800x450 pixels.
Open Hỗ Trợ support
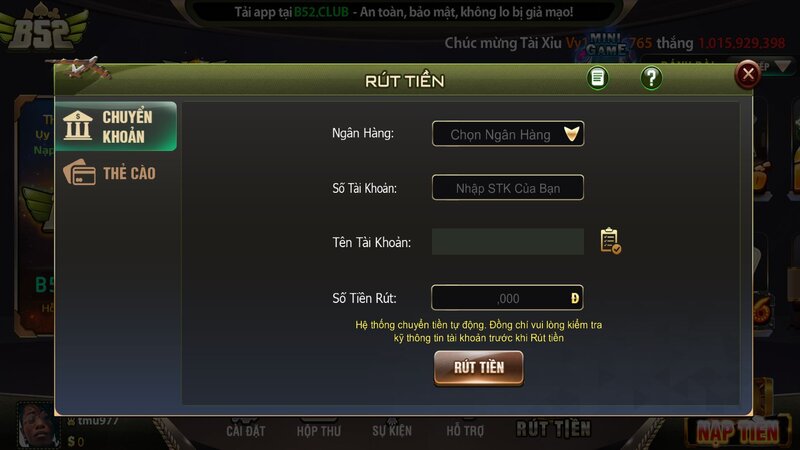464,431
